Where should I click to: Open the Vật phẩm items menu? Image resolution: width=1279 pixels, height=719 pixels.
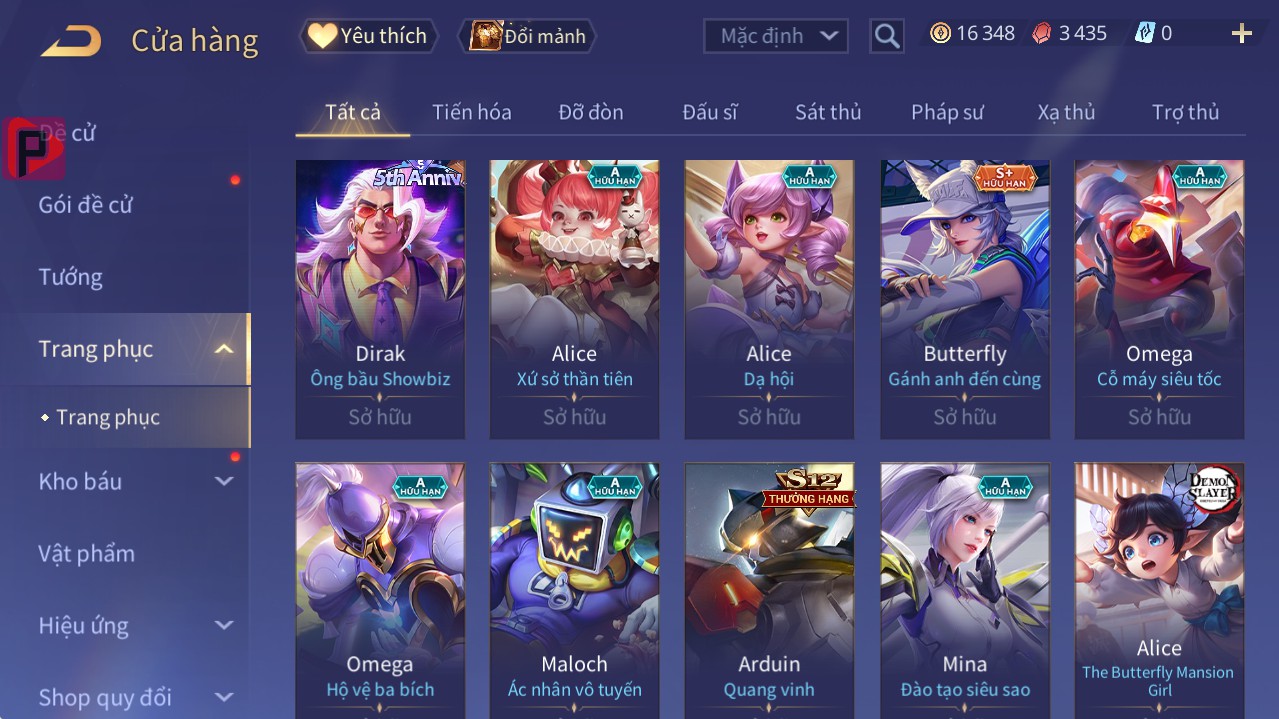pos(87,553)
